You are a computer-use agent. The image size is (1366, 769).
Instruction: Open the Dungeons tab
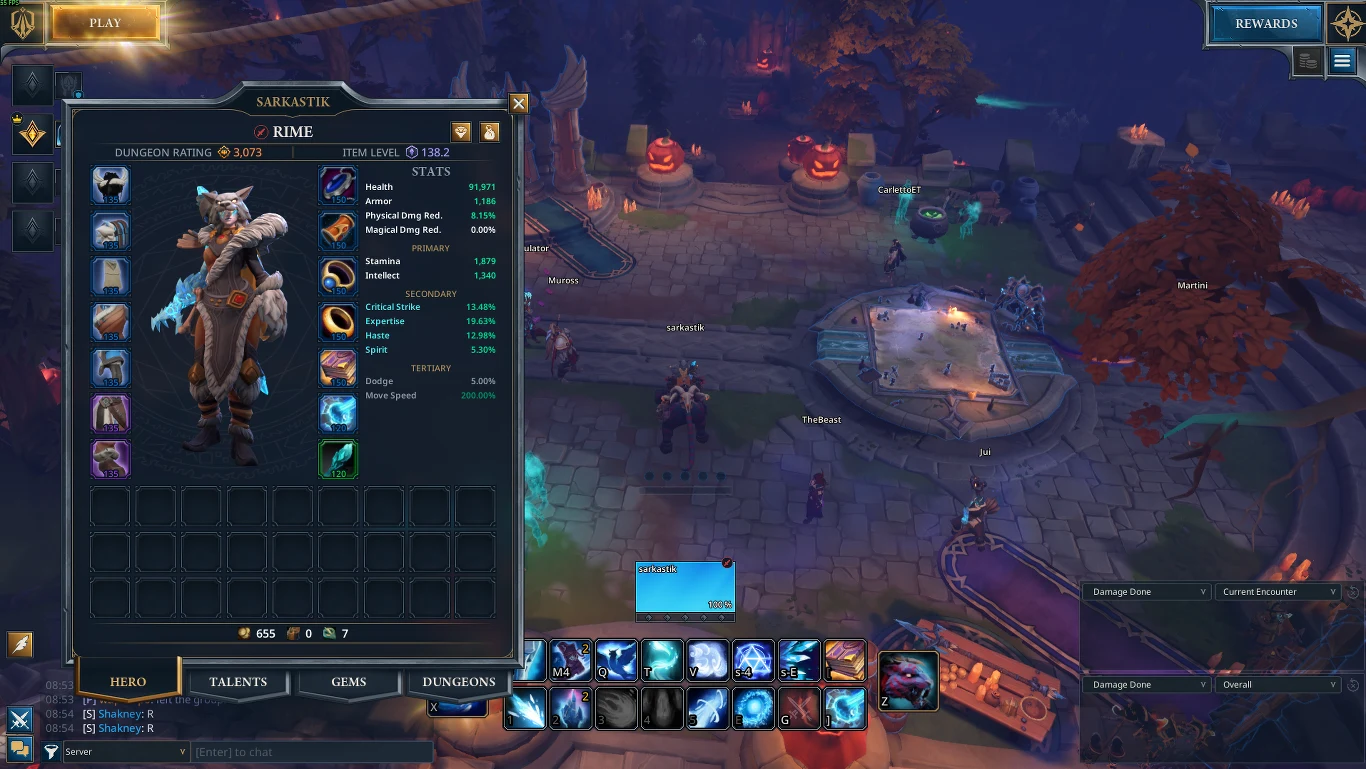point(458,682)
